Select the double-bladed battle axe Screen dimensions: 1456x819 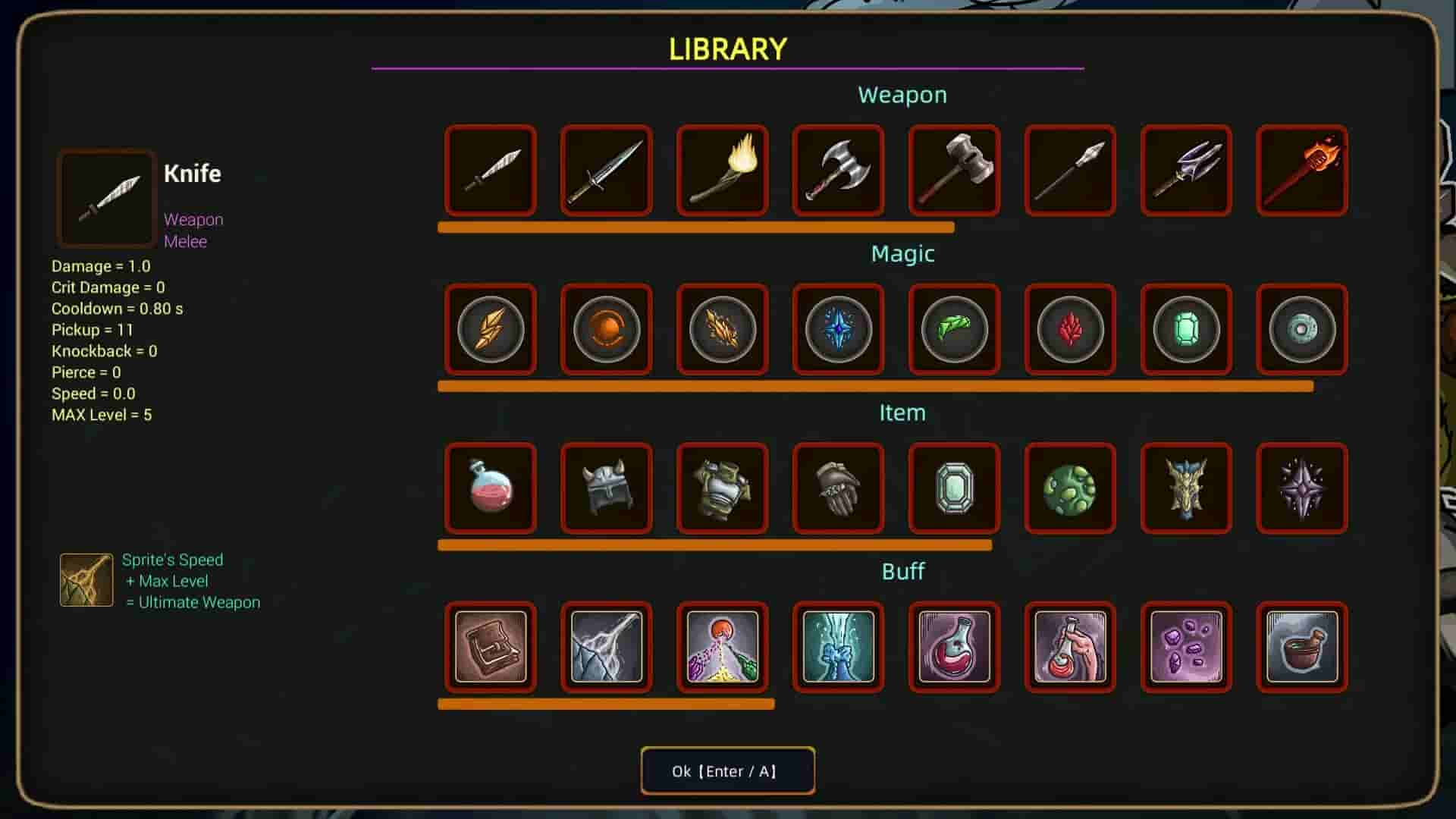[x=838, y=171]
